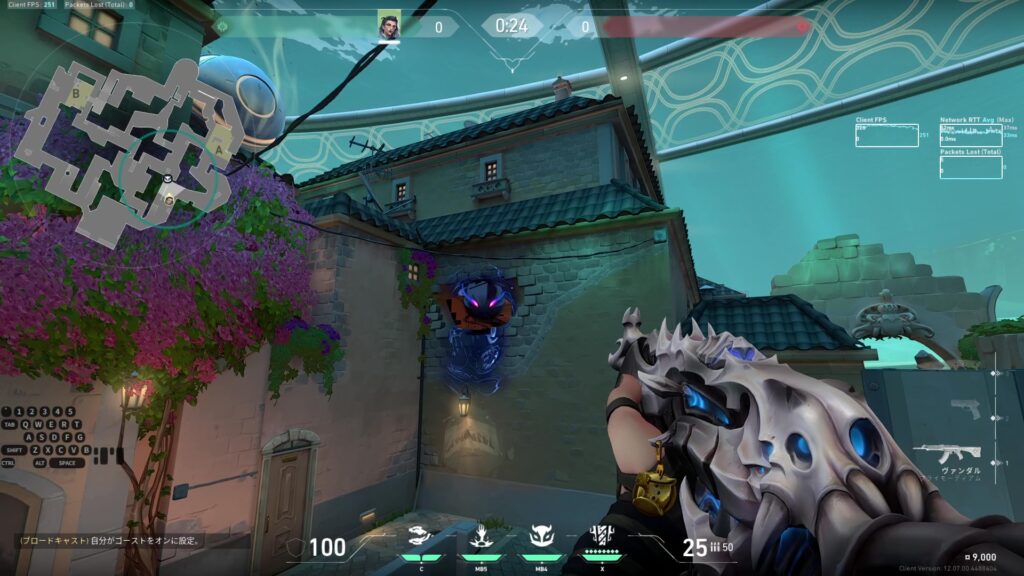
Task: Select the A site marker on the minimap
Action: click(x=219, y=150)
